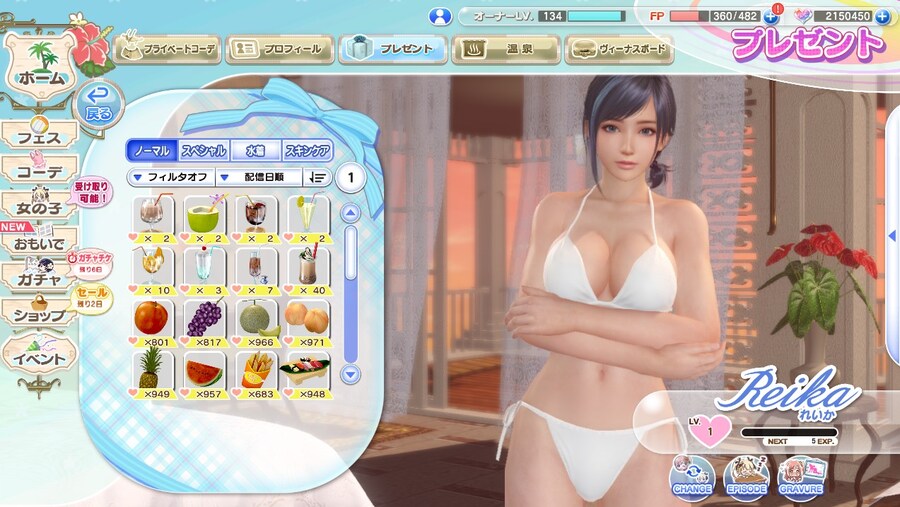
Task: Select the スキンケア gift category
Action: point(307,151)
